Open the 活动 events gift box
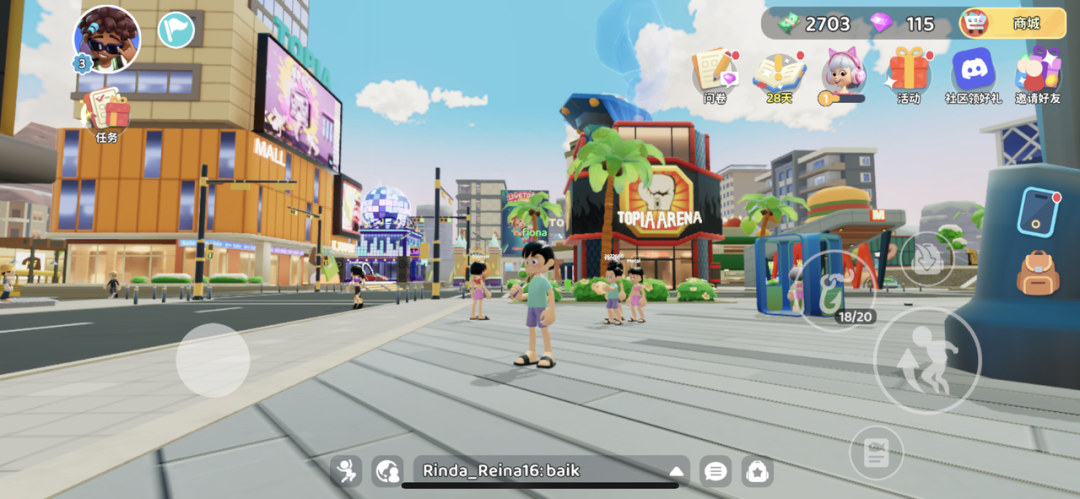Image resolution: width=1080 pixels, height=499 pixels. click(x=909, y=74)
